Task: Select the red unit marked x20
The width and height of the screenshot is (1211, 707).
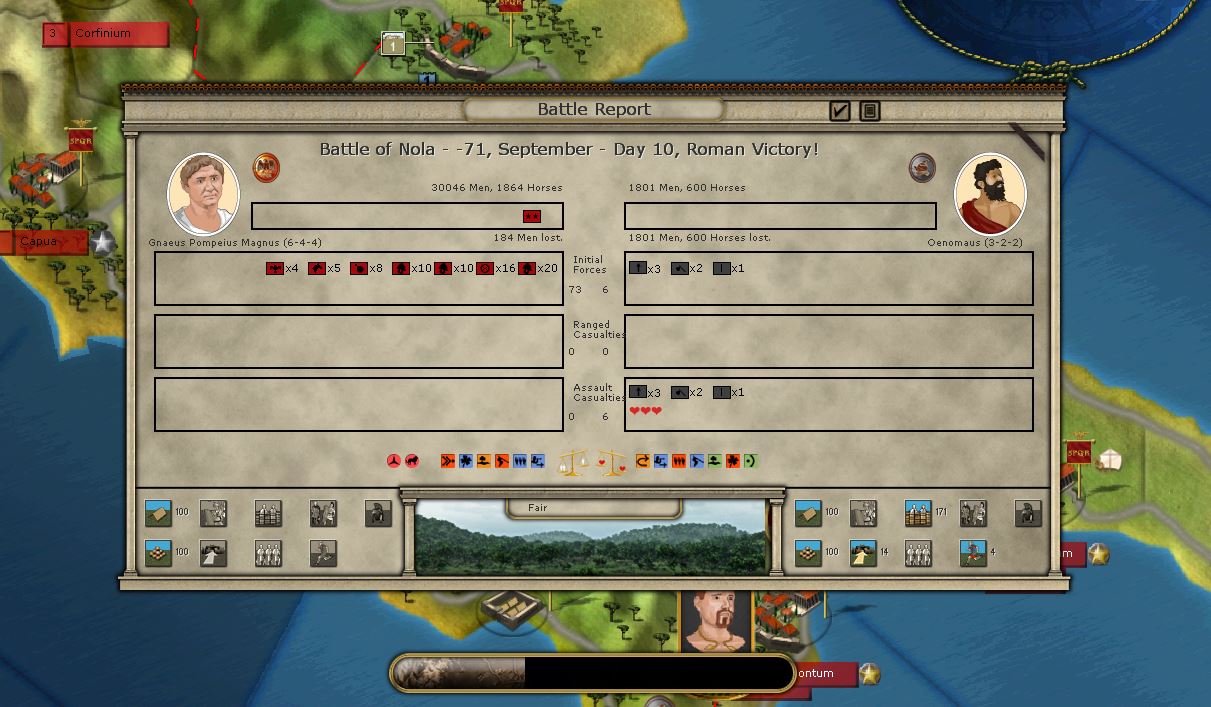Action: (527, 268)
